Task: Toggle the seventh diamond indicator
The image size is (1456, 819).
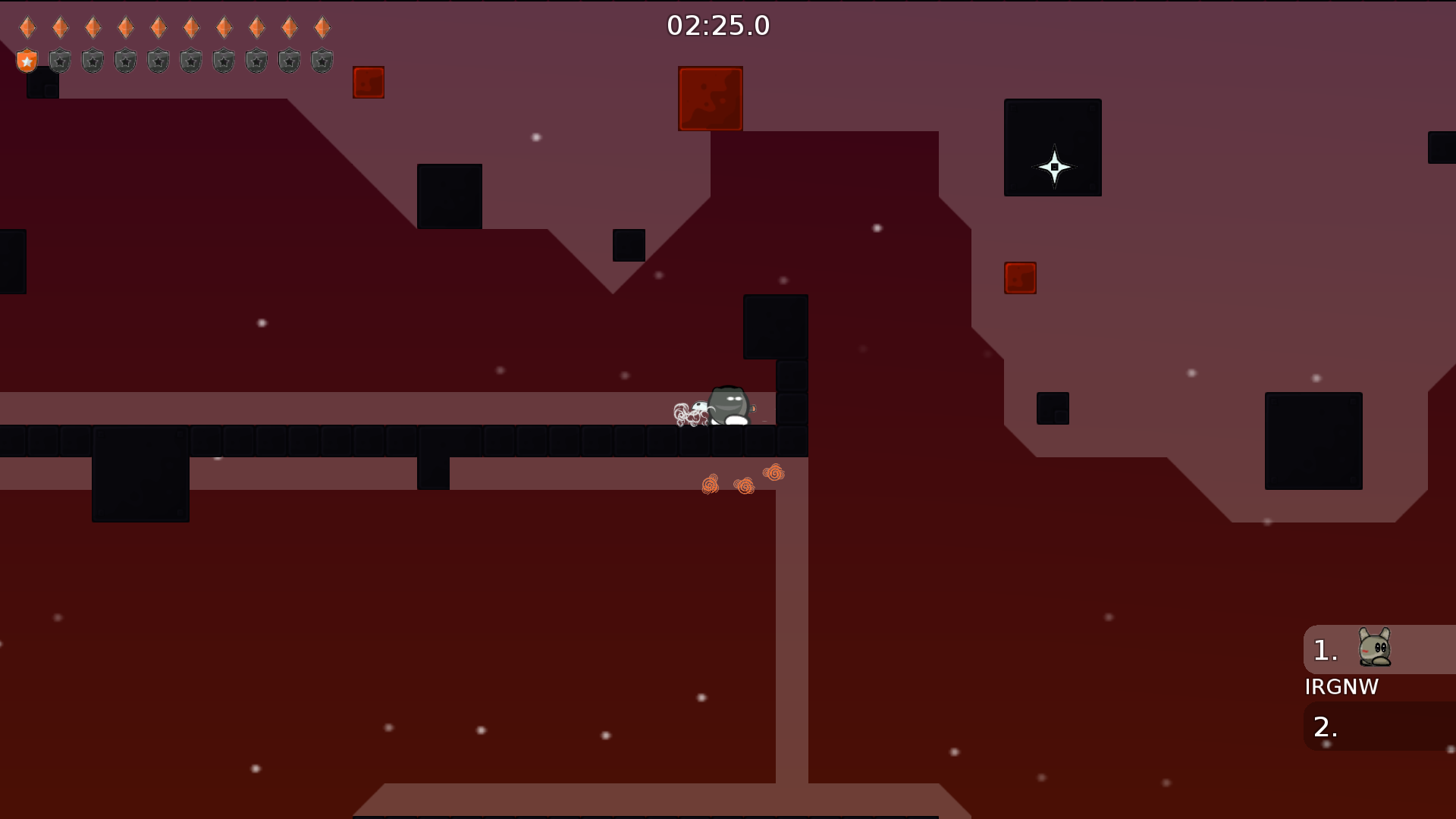Action: click(223, 27)
